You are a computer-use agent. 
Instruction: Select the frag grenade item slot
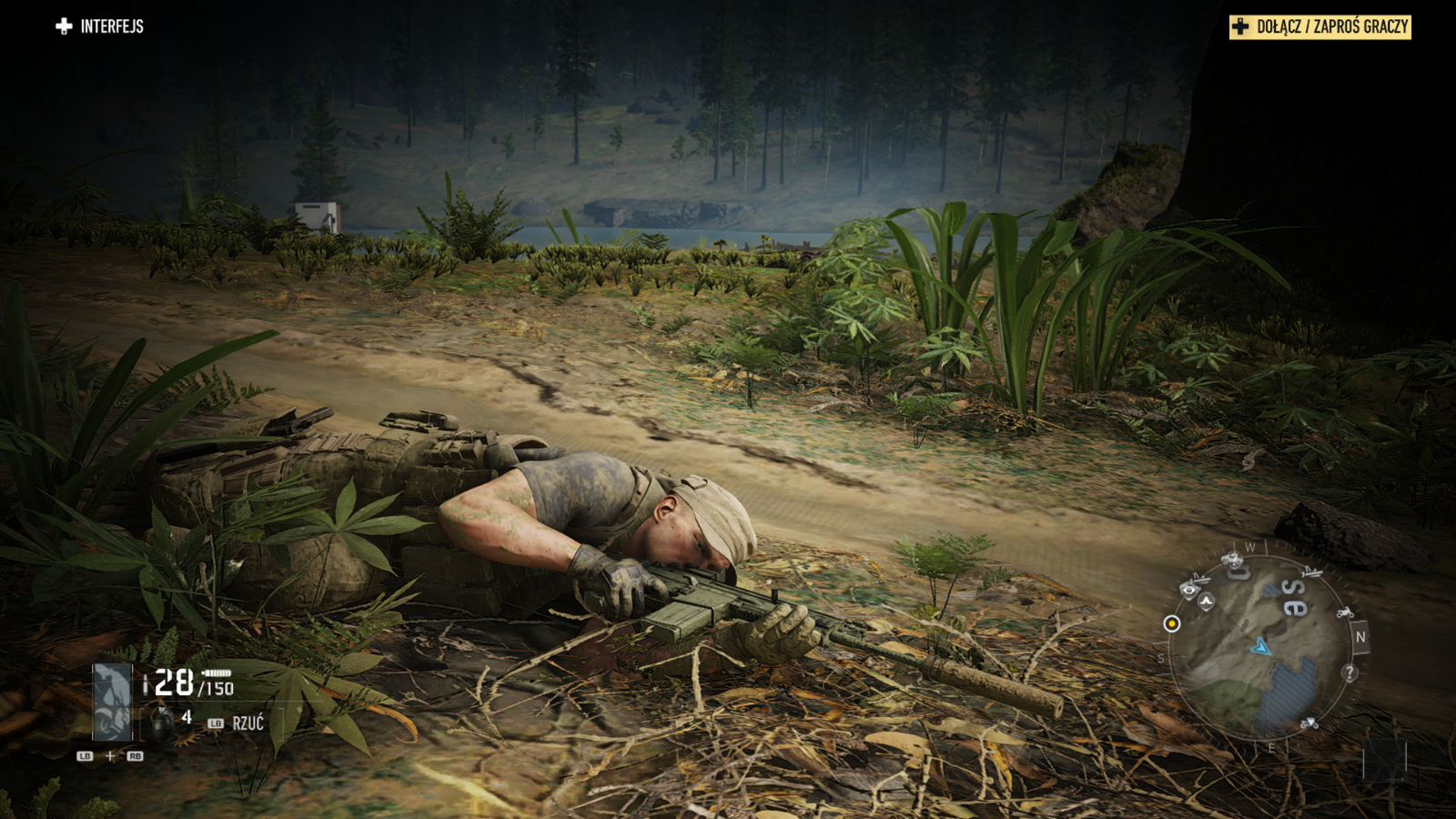[162, 723]
